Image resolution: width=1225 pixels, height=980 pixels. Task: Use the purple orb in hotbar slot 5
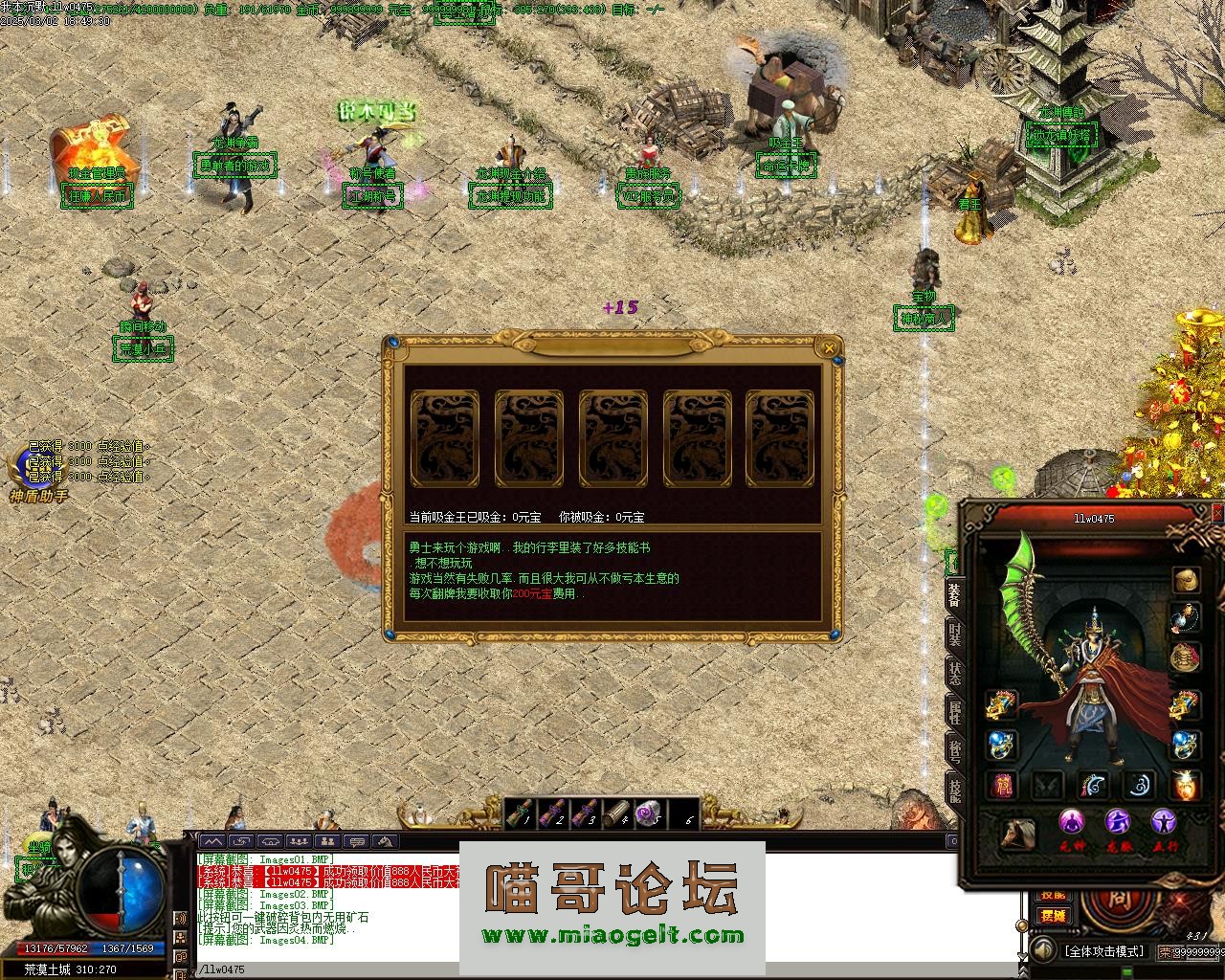point(650,813)
